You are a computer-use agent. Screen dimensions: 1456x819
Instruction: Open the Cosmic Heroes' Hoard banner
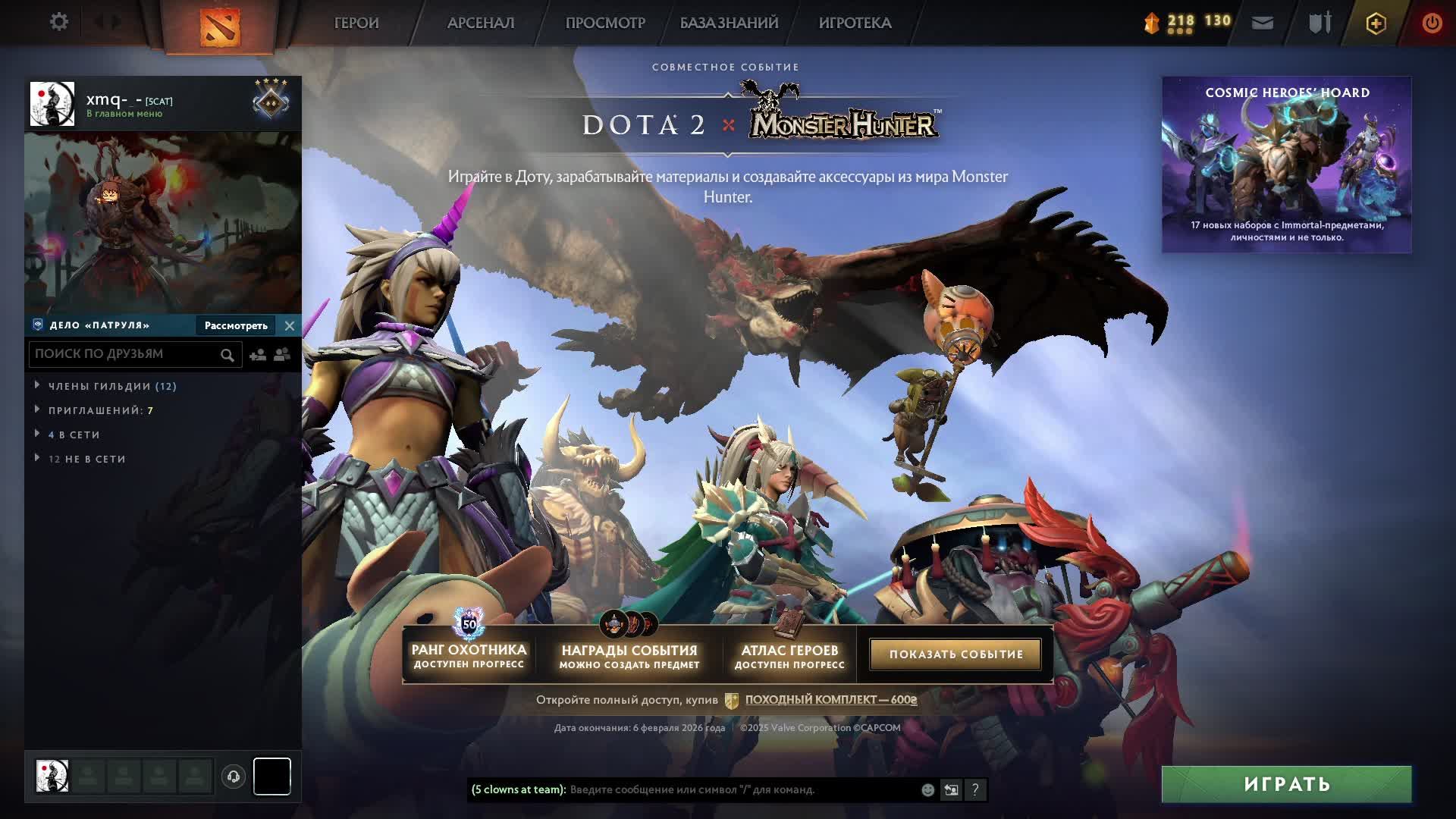tap(1286, 165)
